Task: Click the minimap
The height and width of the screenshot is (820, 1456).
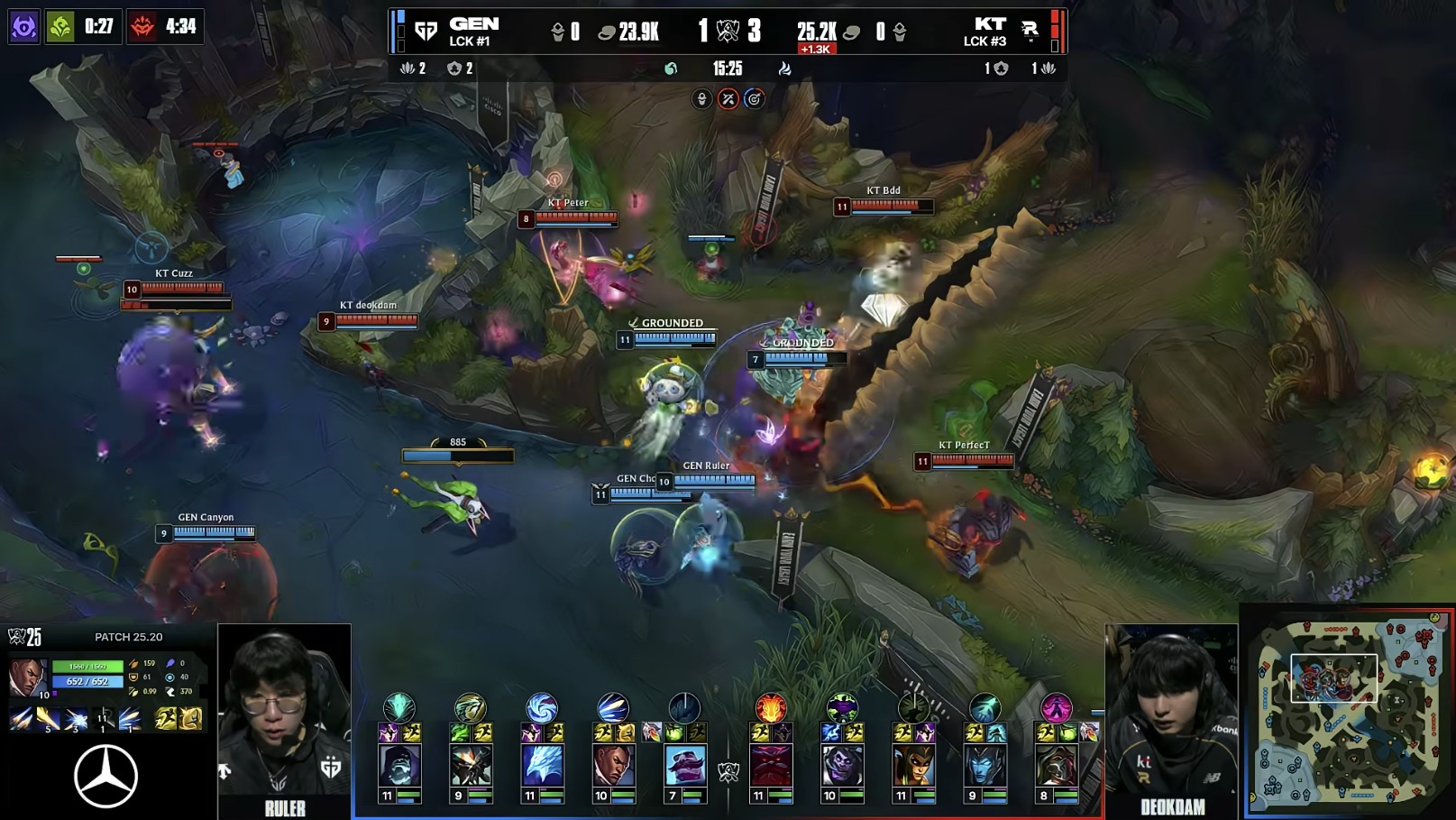Action: pos(1348,711)
